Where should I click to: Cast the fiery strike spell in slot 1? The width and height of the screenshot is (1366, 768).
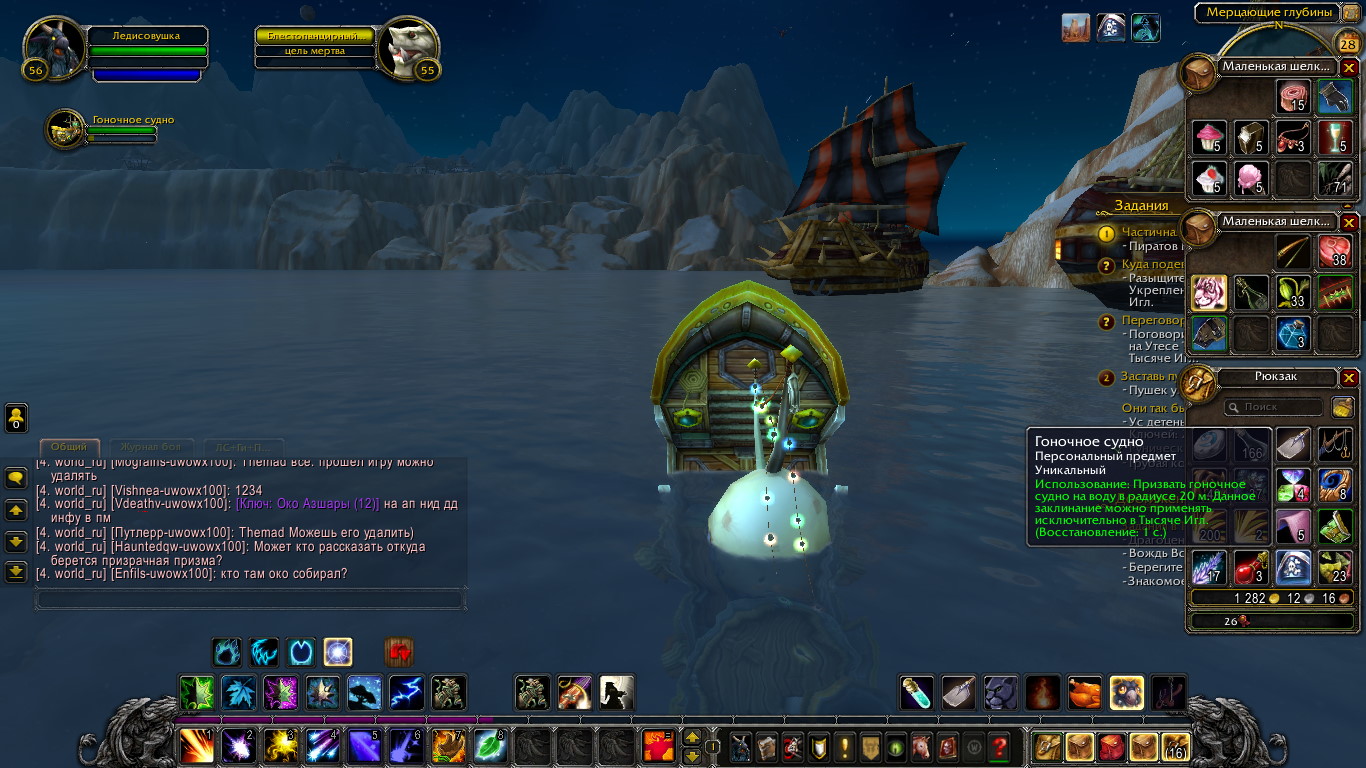pyautogui.click(x=196, y=745)
